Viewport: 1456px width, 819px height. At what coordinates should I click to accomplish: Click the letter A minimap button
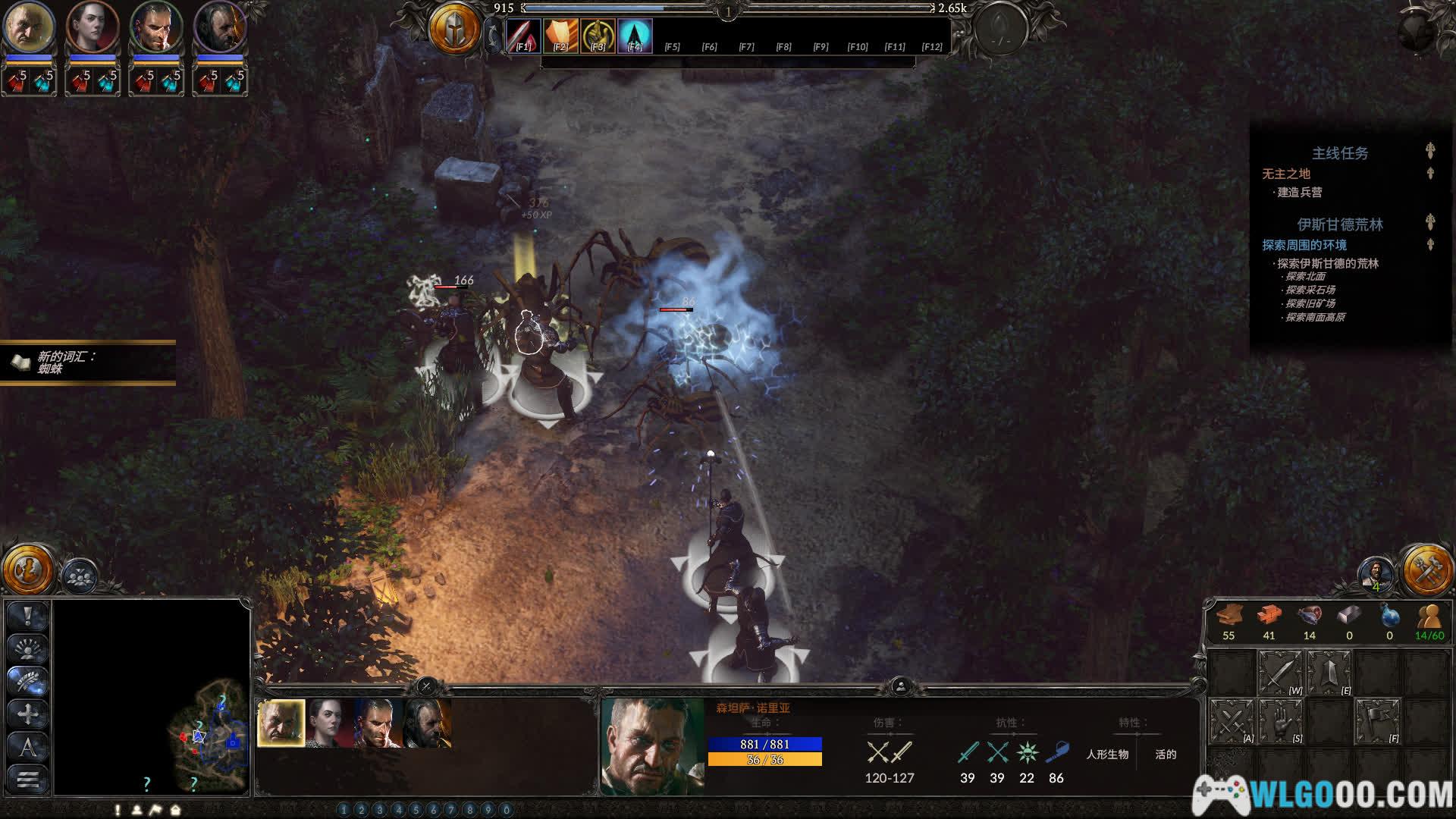pos(28,747)
